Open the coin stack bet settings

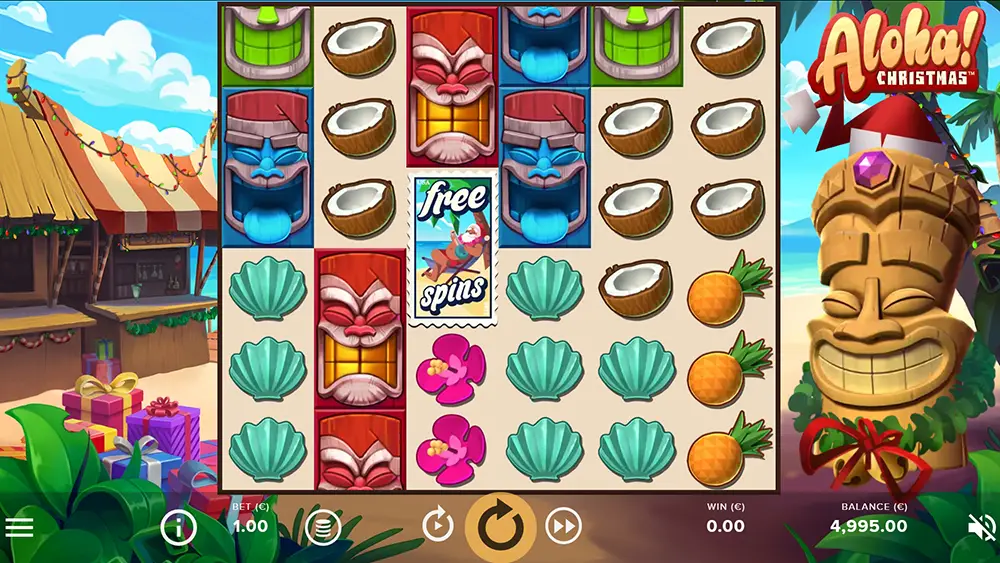323,527
